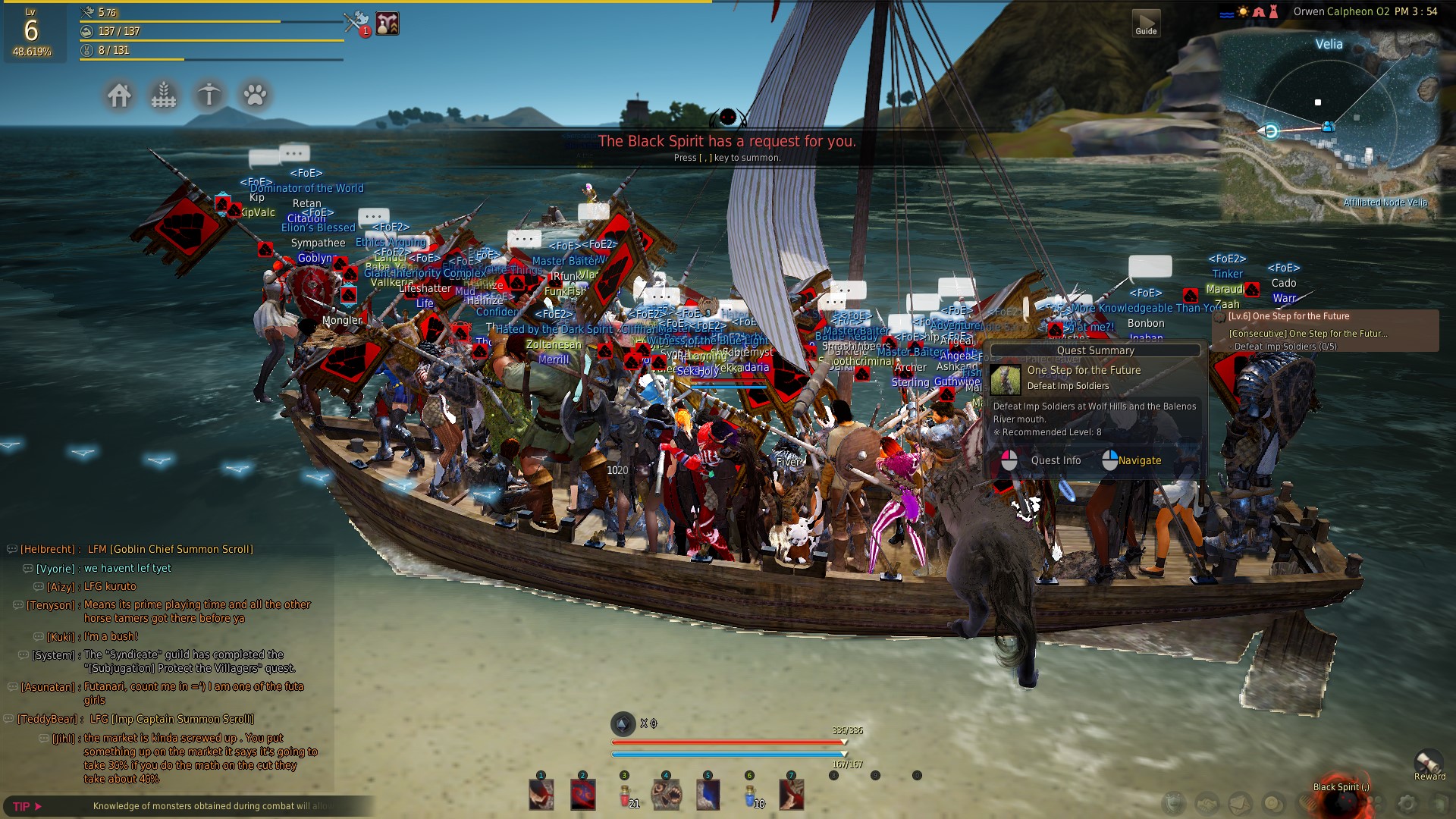1456x819 pixels.
Task: Open the gear settings menu icon
Action: pos(1407,803)
